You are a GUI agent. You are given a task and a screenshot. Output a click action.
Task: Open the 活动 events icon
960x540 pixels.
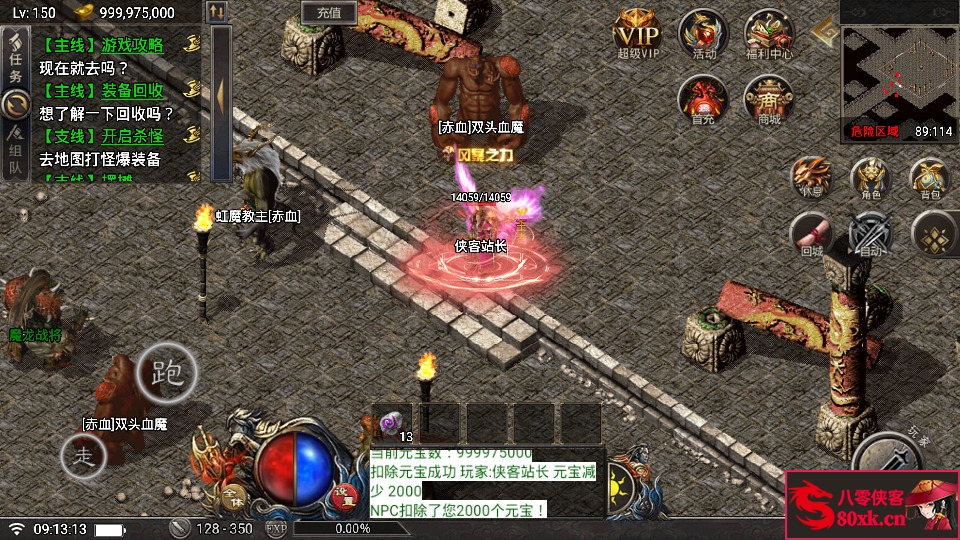(x=703, y=33)
